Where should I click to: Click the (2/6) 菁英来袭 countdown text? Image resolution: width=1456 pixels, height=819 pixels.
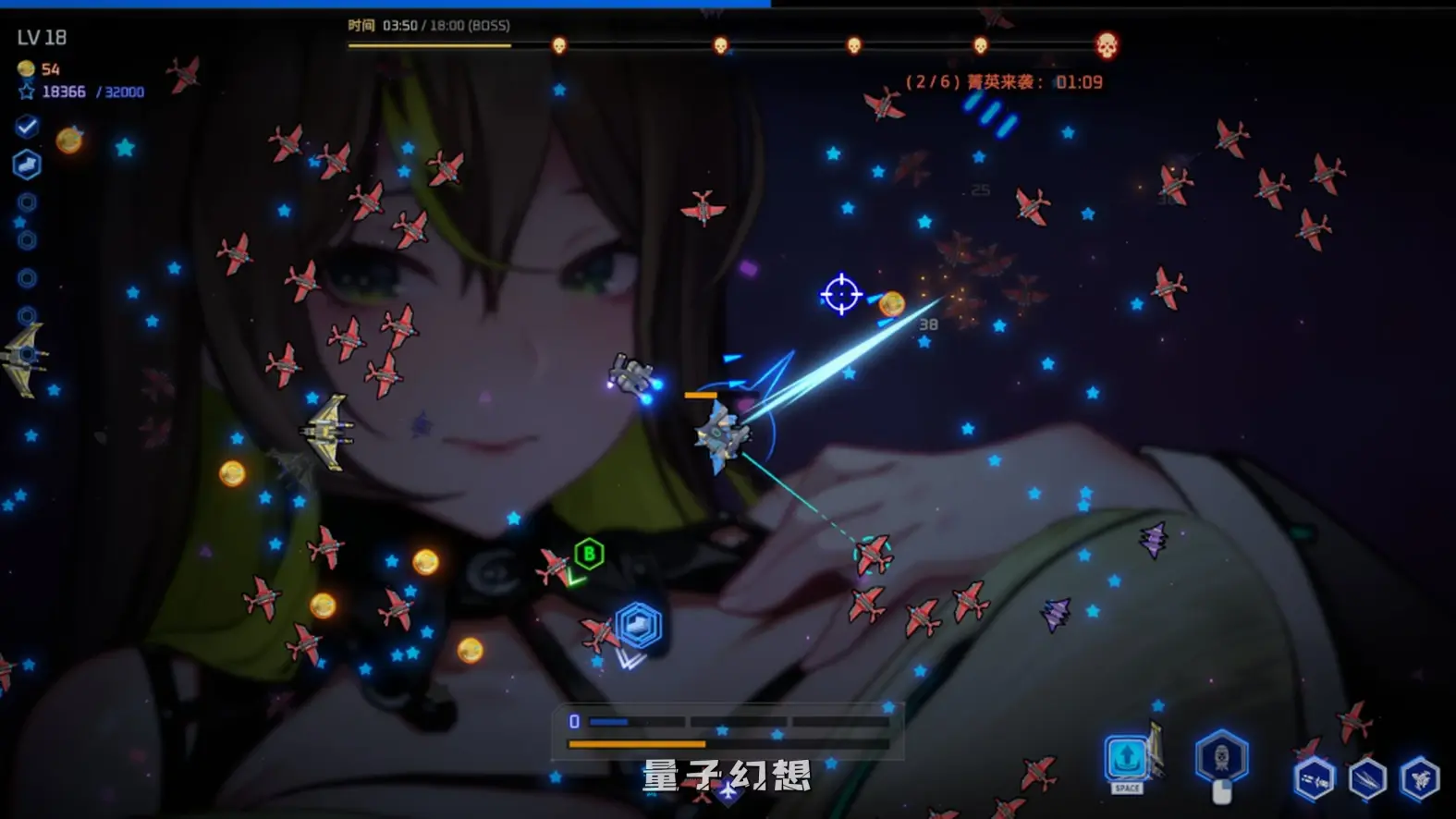[x=997, y=81]
